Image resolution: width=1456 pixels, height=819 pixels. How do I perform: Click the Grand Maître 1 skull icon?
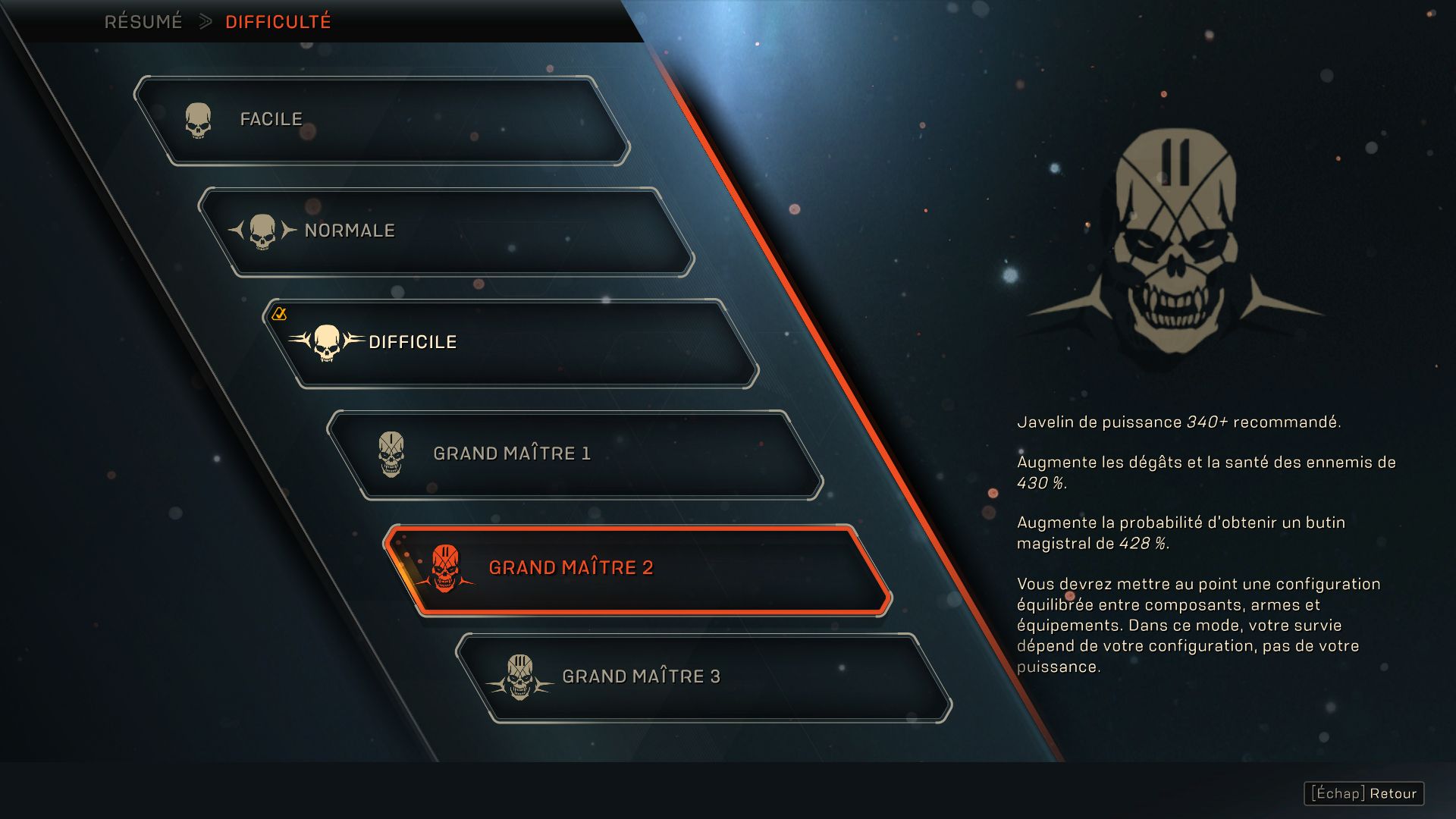[390, 453]
